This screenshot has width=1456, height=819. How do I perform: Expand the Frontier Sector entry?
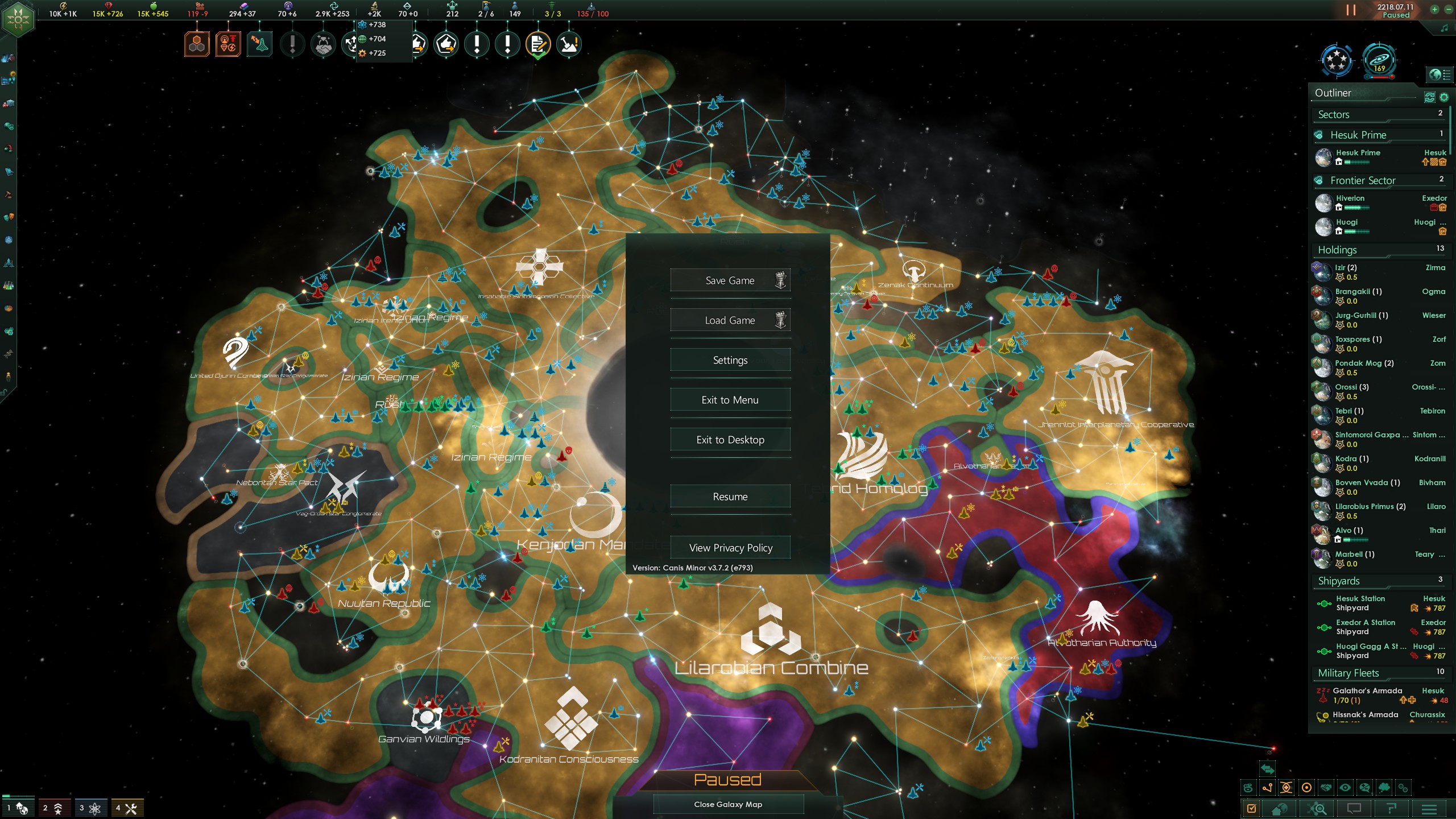click(x=1362, y=181)
